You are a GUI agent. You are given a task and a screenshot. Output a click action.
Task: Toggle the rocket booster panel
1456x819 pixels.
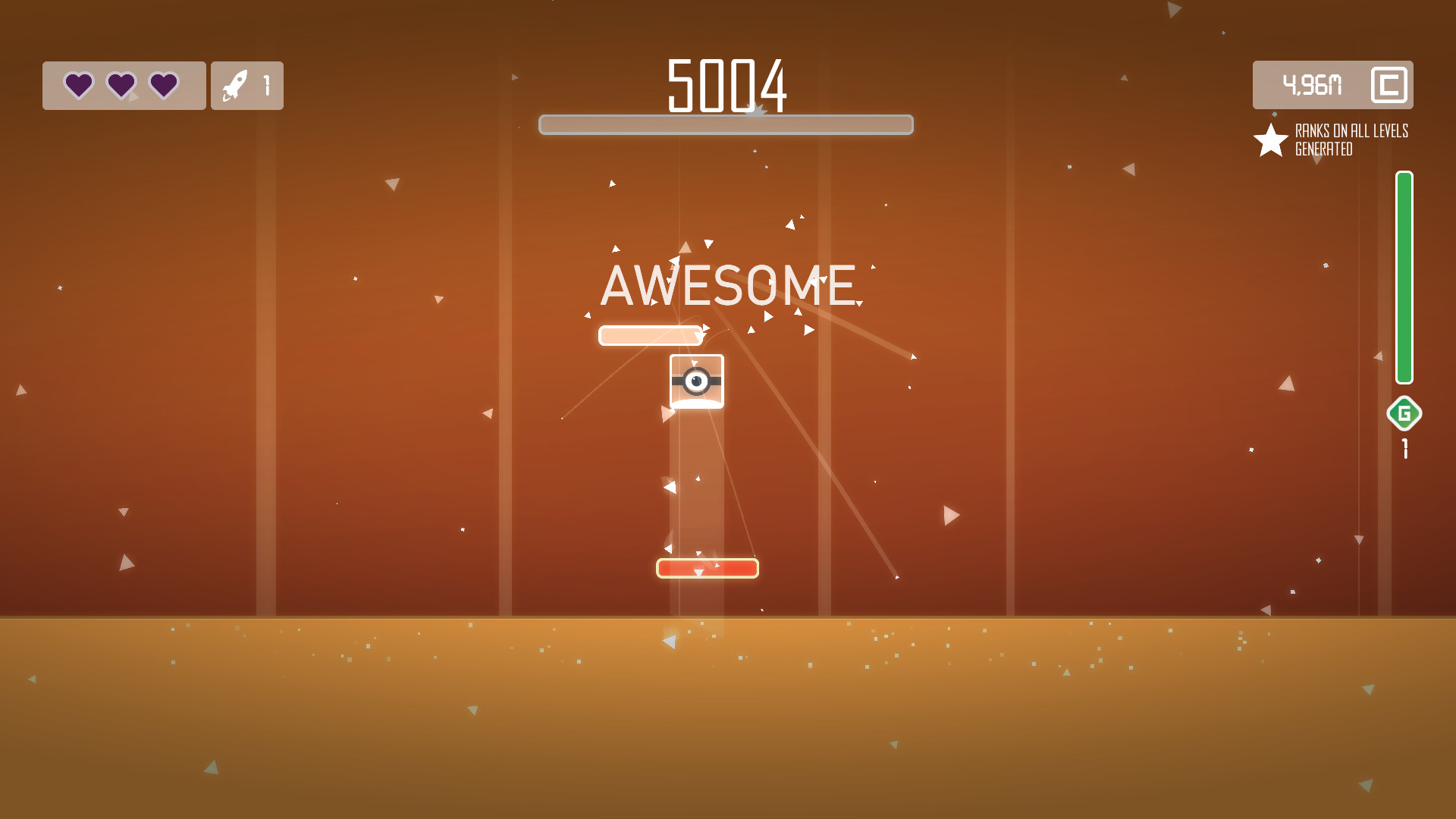pyautogui.click(x=246, y=86)
